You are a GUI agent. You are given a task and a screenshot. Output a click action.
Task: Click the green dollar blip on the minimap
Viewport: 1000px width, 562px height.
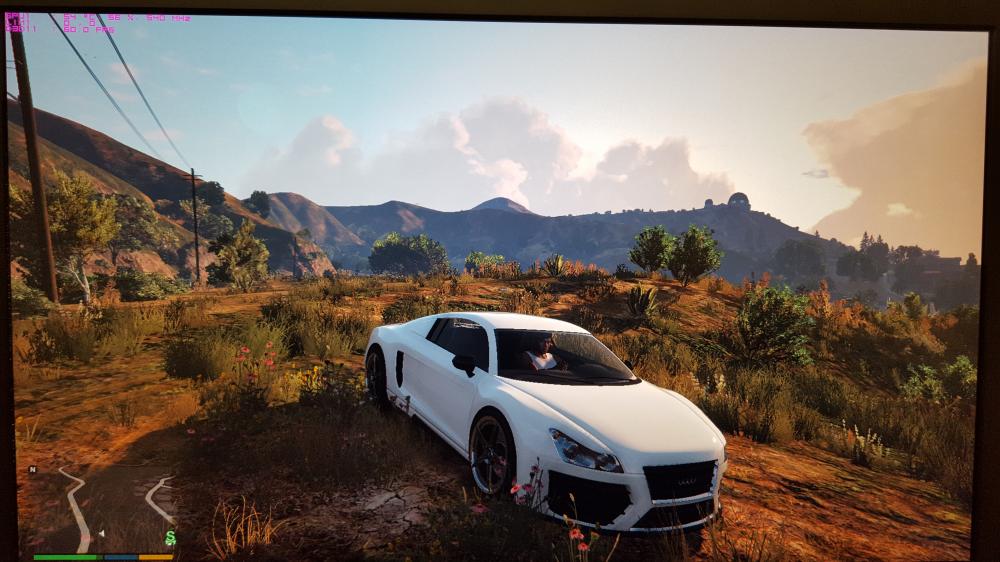click(x=170, y=538)
